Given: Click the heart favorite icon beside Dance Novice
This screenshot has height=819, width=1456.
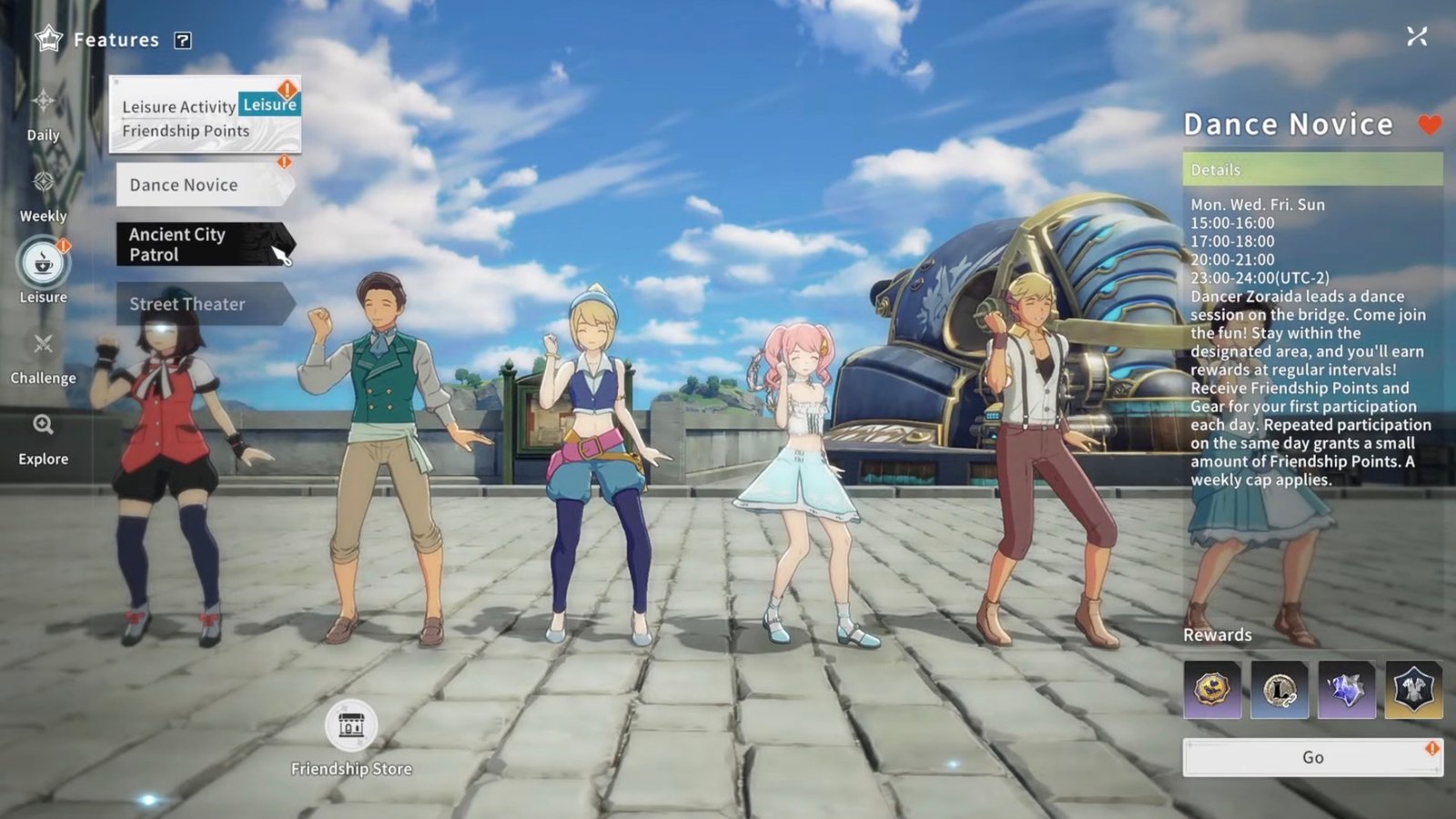Looking at the screenshot, I should tap(1428, 124).
